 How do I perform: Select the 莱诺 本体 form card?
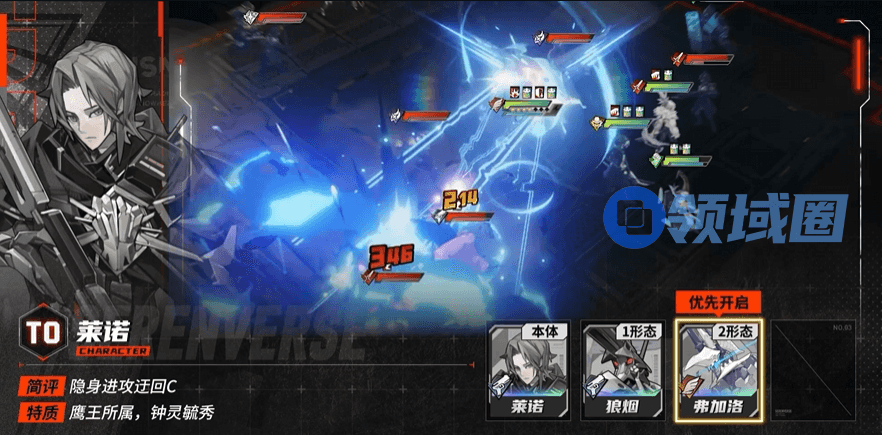coord(530,370)
